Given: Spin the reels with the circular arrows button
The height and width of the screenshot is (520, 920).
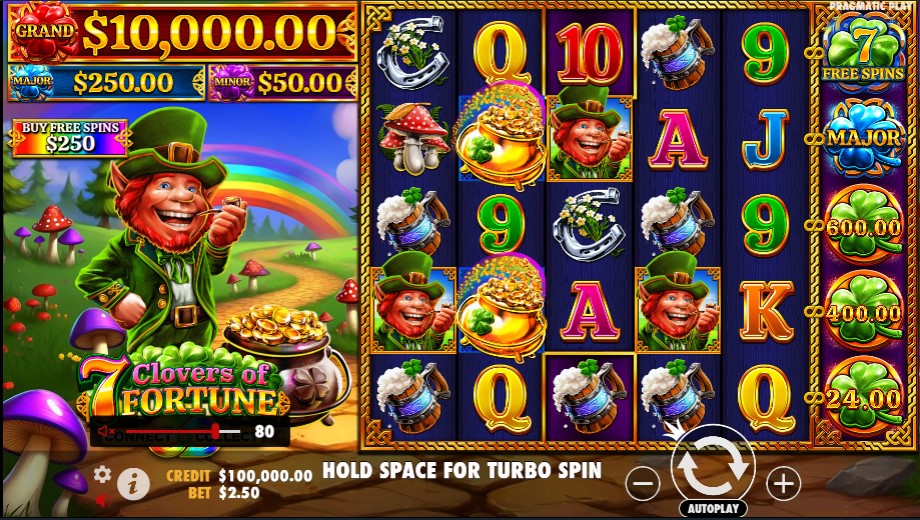Looking at the screenshot, I should pyautogui.click(x=712, y=466).
